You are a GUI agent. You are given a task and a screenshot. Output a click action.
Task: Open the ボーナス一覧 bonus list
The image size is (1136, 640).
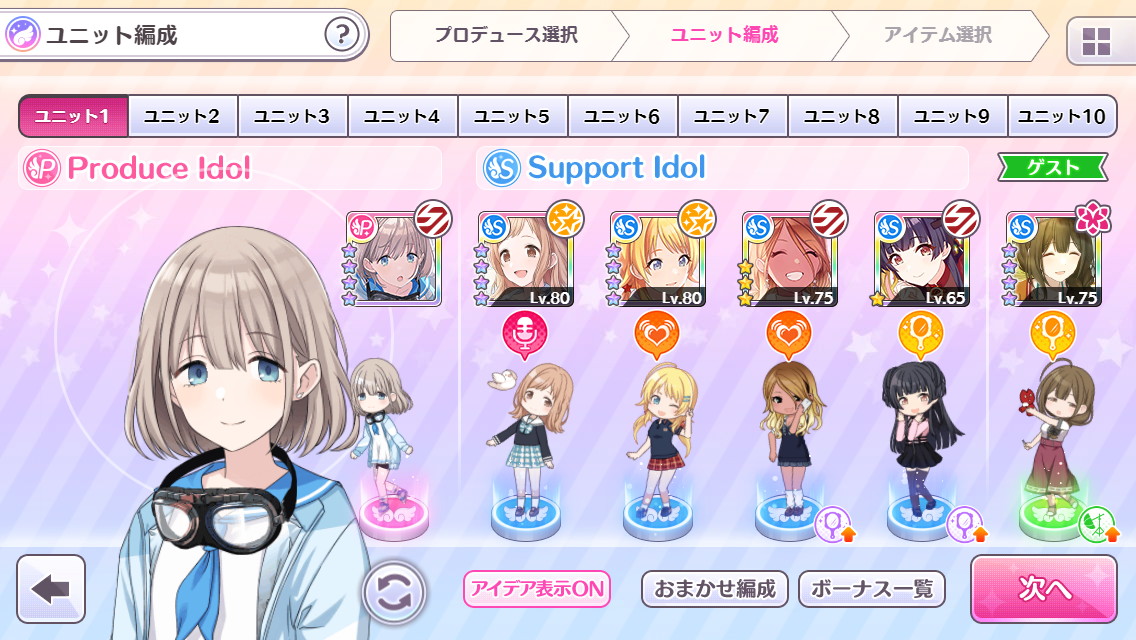[872, 589]
